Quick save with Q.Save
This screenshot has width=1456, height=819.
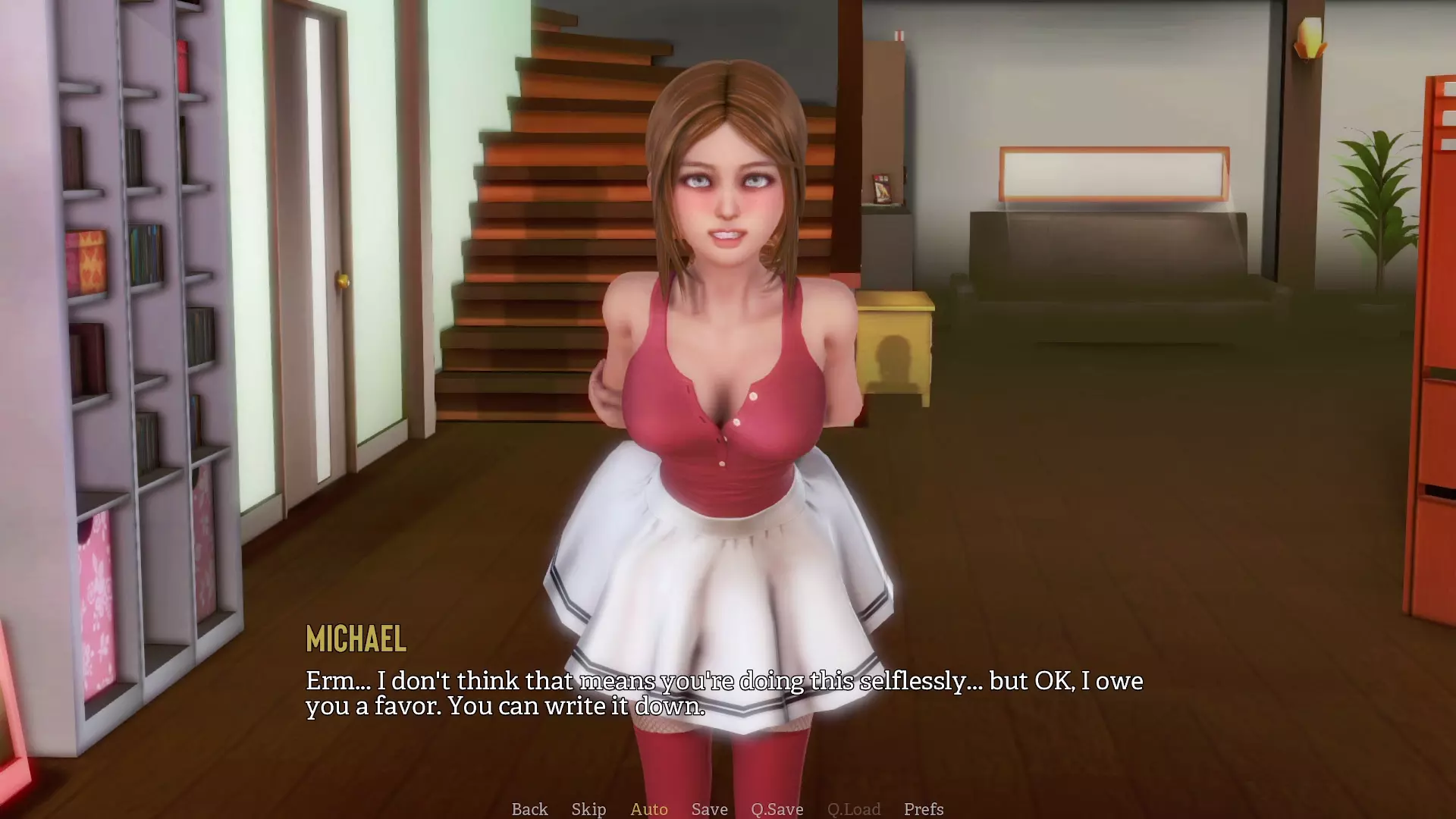(777, 809)
